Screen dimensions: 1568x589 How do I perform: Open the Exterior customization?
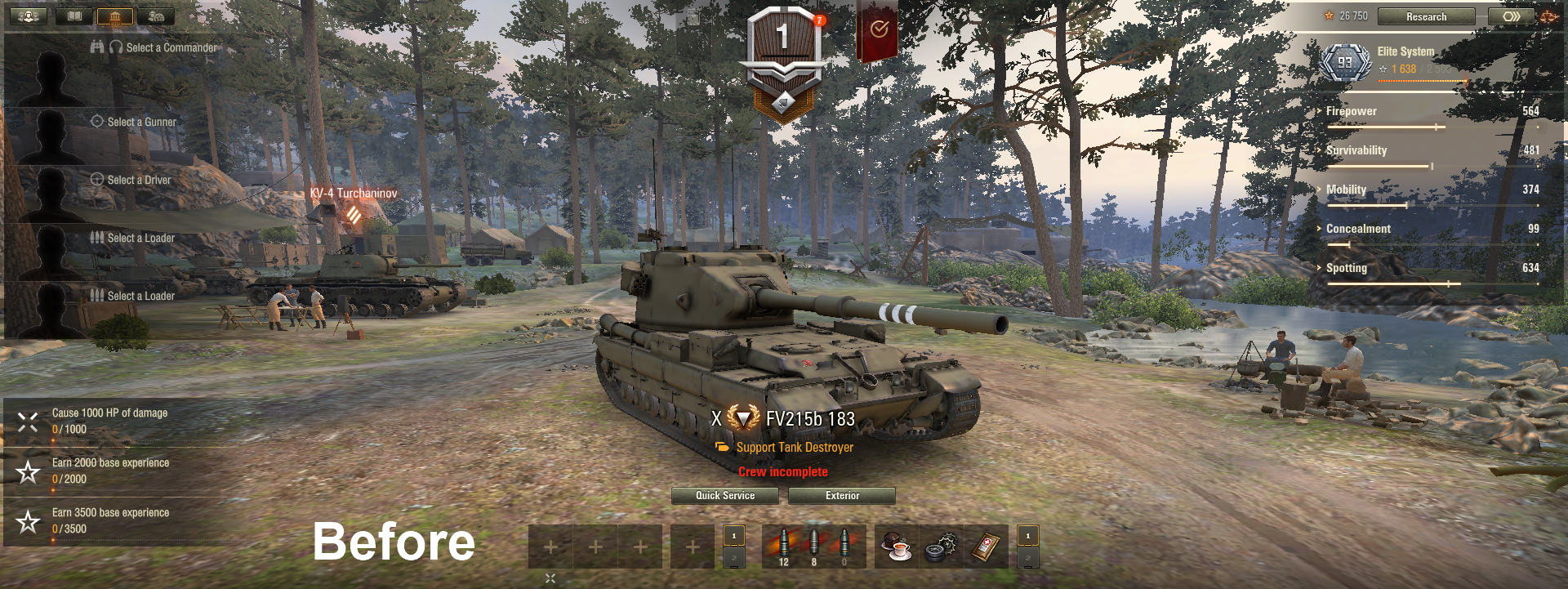coord(841,496)
